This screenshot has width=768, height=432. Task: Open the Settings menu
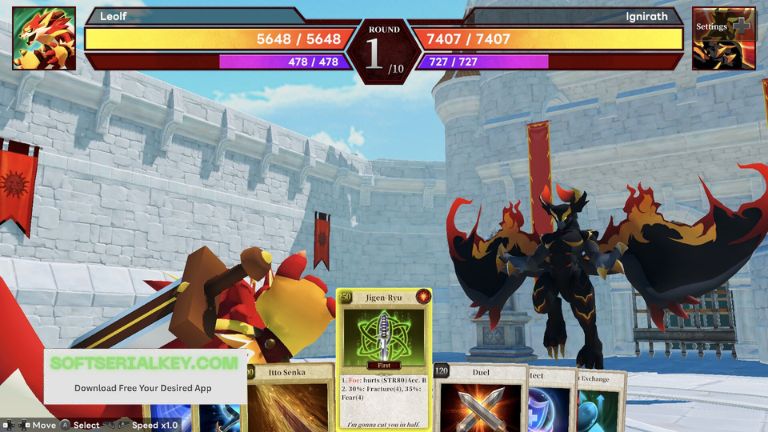(x=723, y=38)
